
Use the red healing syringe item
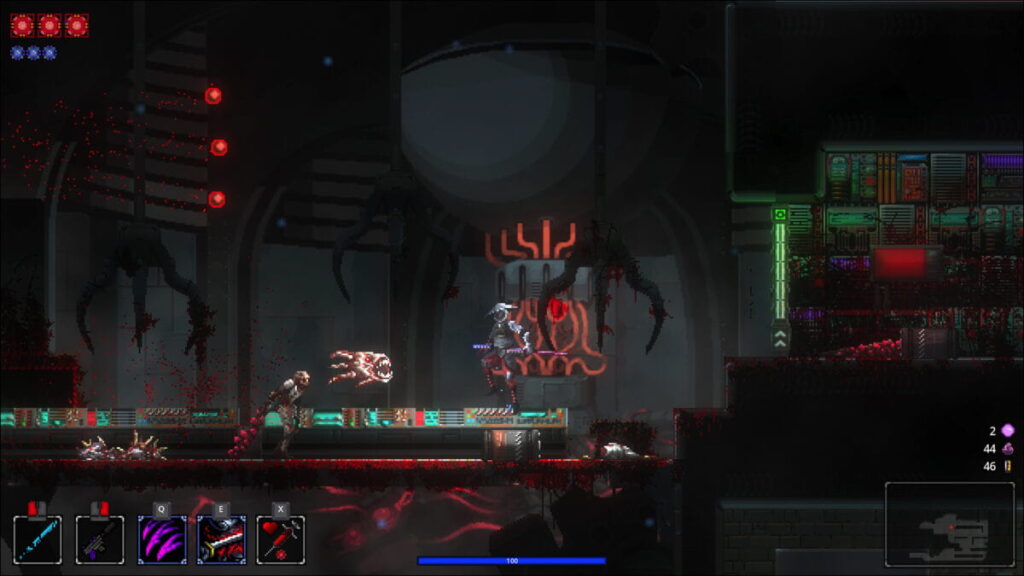coord(281,540)
